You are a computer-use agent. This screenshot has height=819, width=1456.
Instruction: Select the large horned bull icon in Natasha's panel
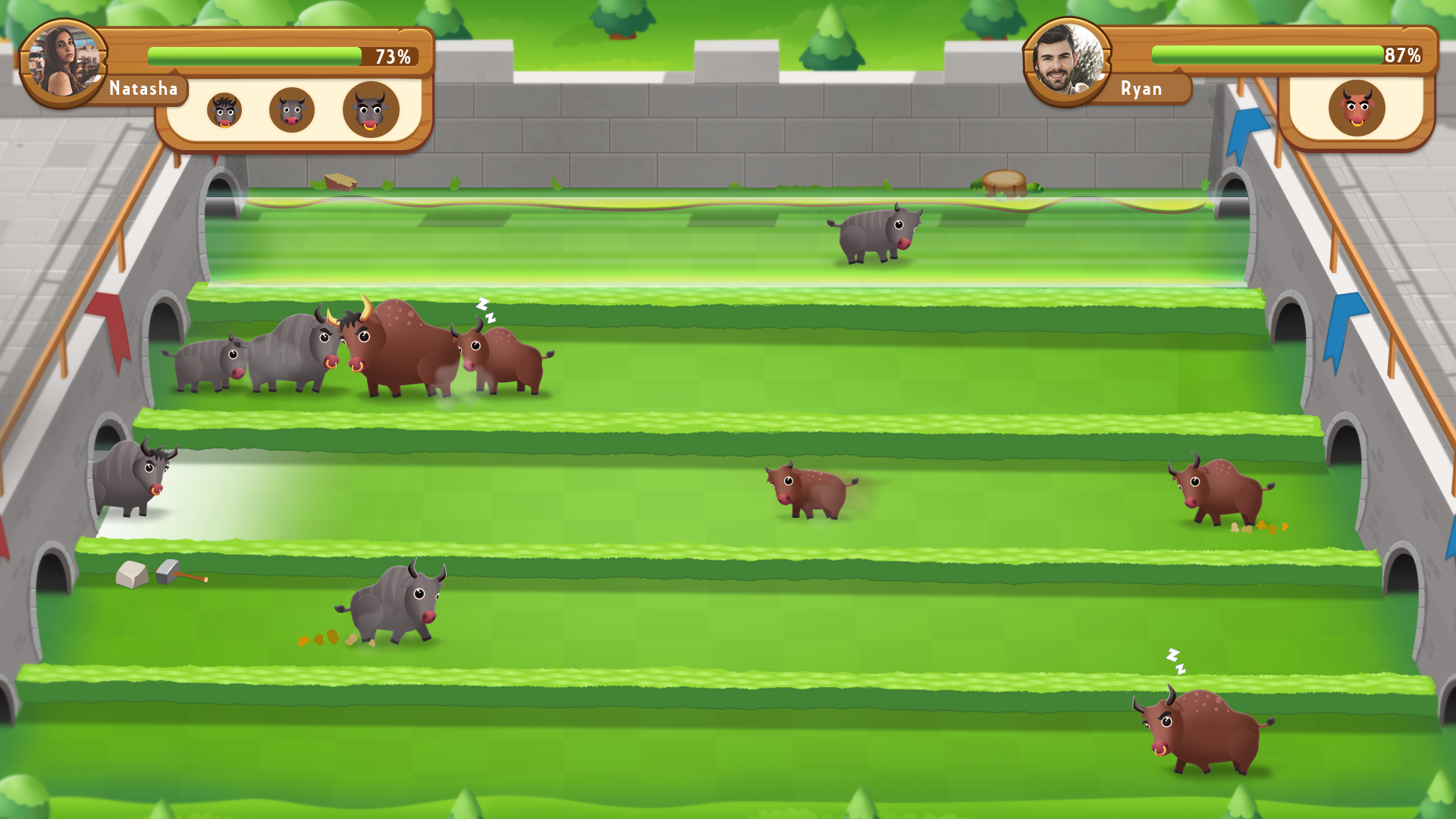(x=372, y=109)
